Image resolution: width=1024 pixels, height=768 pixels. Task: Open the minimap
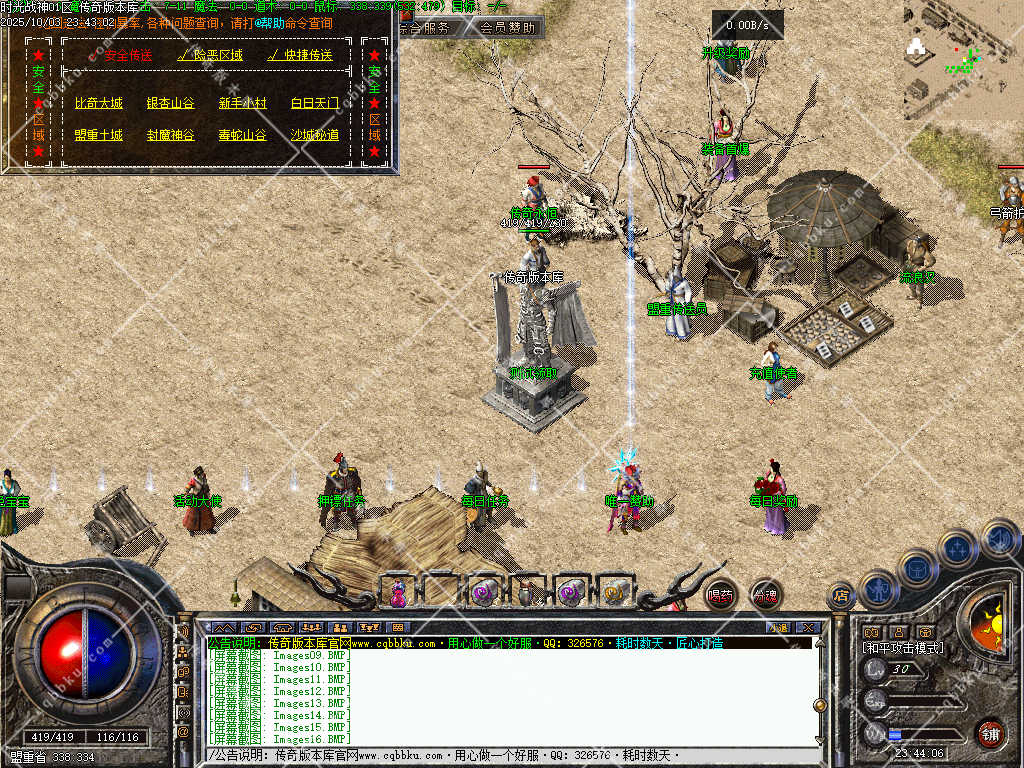962,60
